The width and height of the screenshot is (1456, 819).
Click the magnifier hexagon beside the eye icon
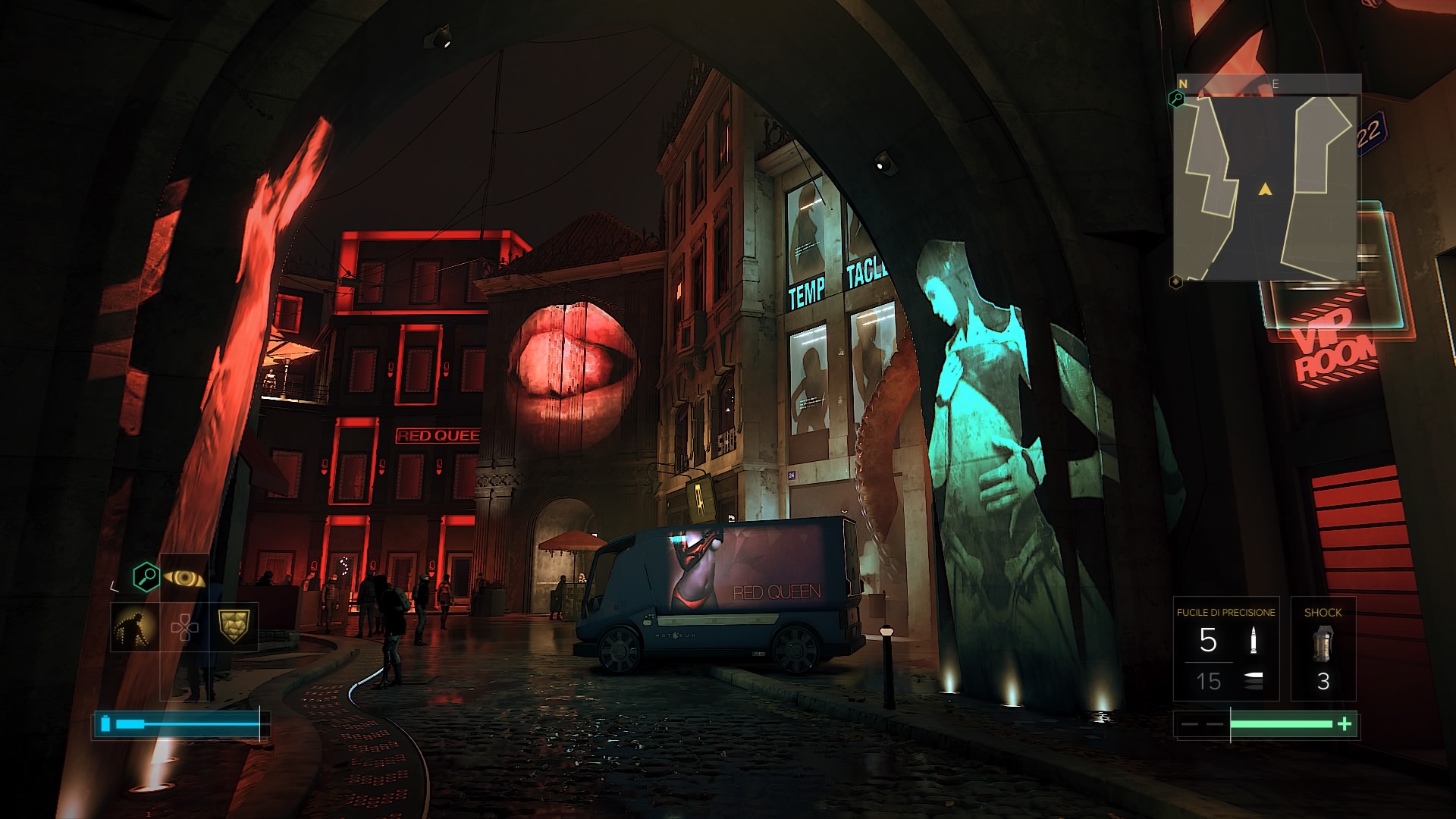click(146, 577)
